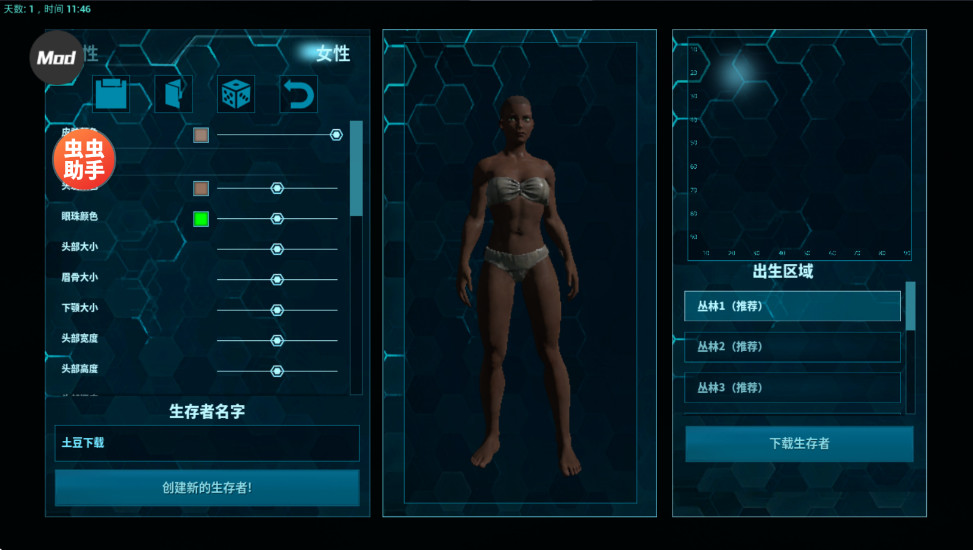973x550 pixels.
Task: Open the Mod overlay button
Action: click(x=57, y=57)
